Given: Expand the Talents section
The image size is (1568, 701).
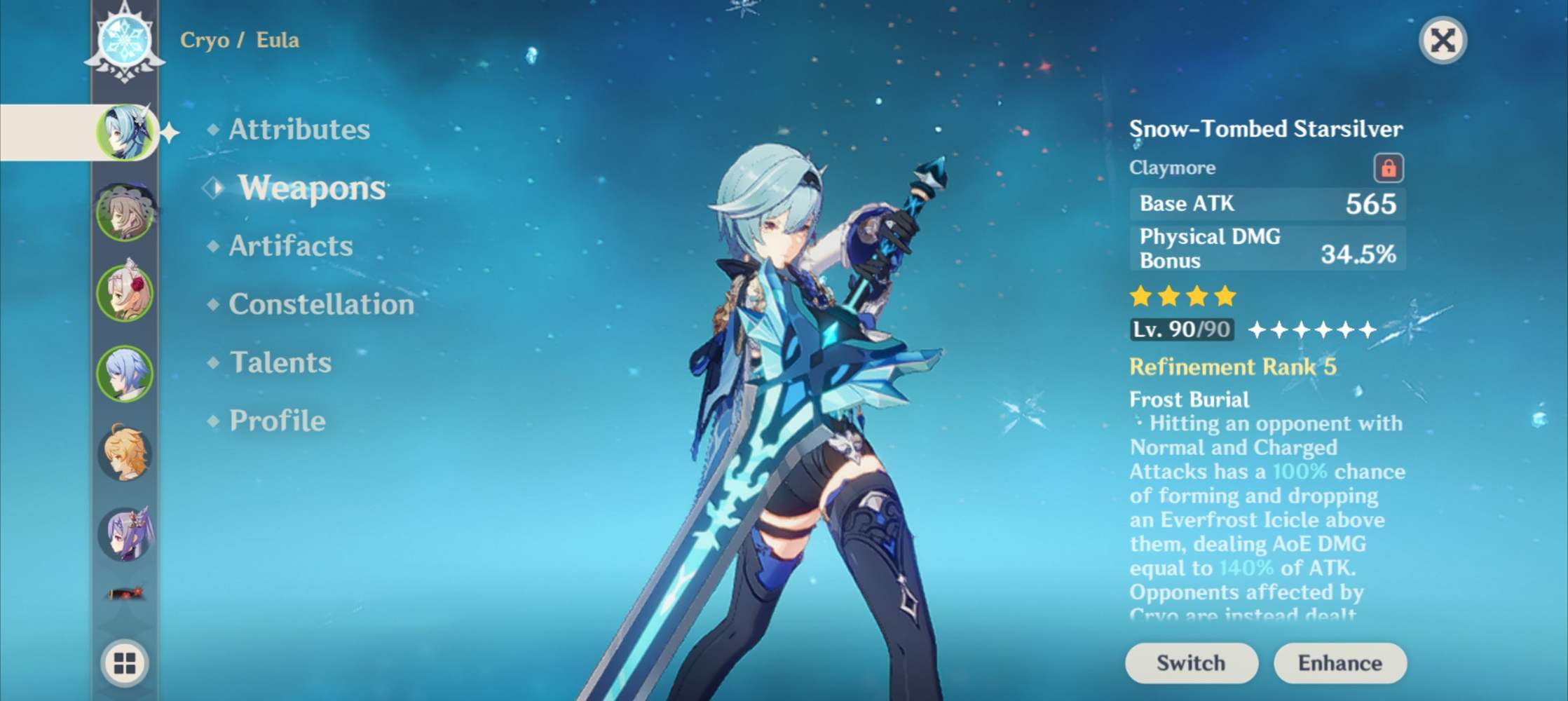Looking at the screenshot, I should pos(279,362).
